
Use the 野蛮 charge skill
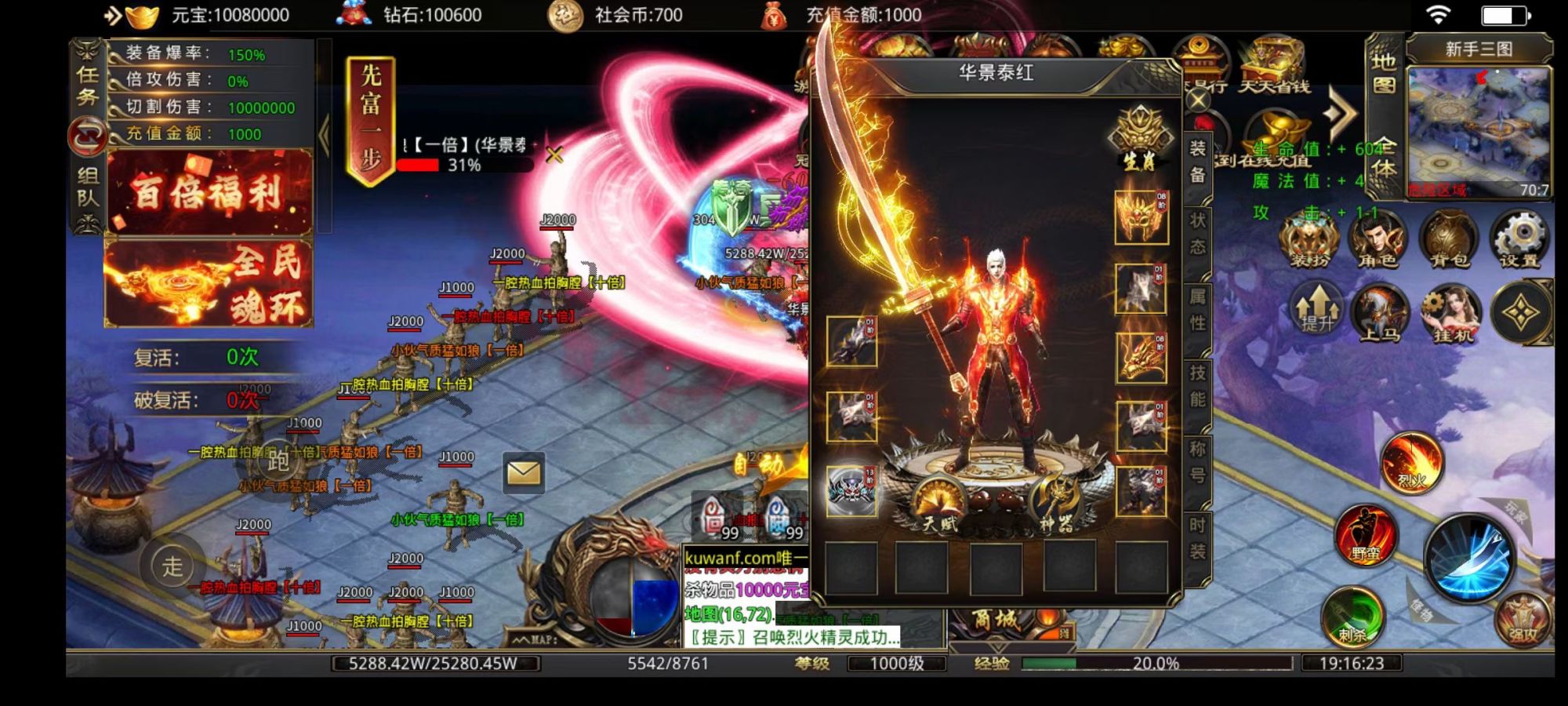pos(1365,535)
